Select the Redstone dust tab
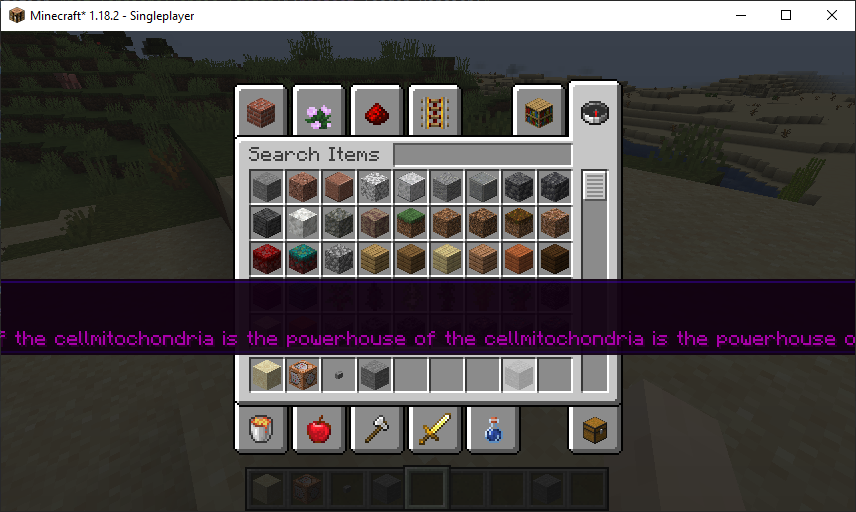Viewport: 856px width, 512px height. [x=377, y=110]
